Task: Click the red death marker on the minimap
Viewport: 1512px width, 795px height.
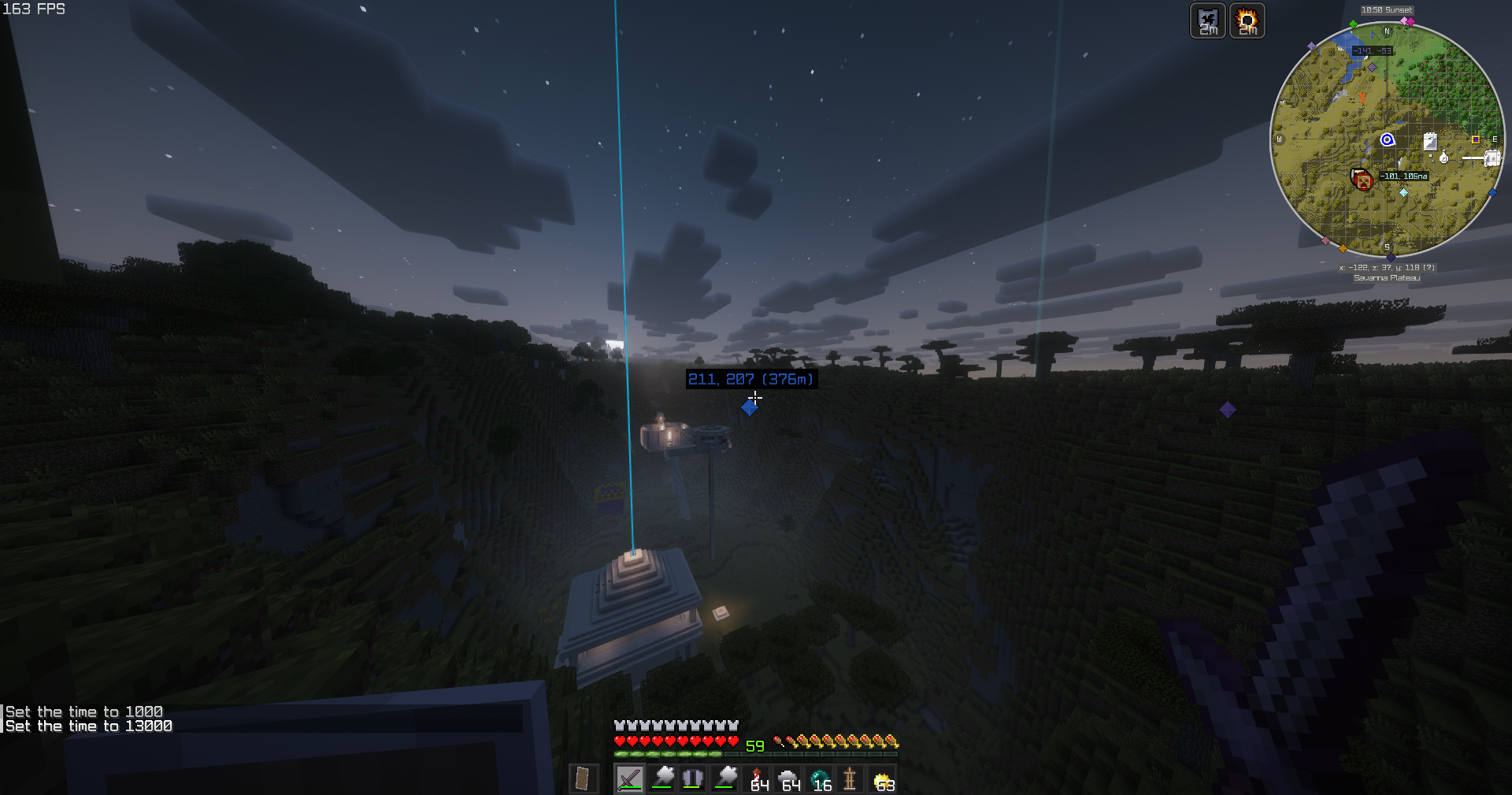Action: pos(1363,177)
